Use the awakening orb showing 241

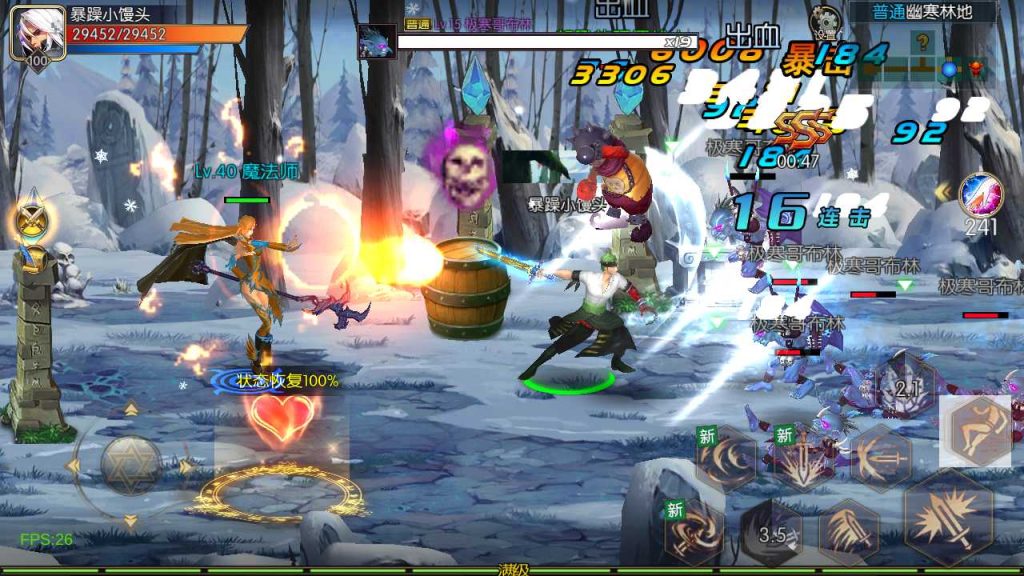[979, 196]
